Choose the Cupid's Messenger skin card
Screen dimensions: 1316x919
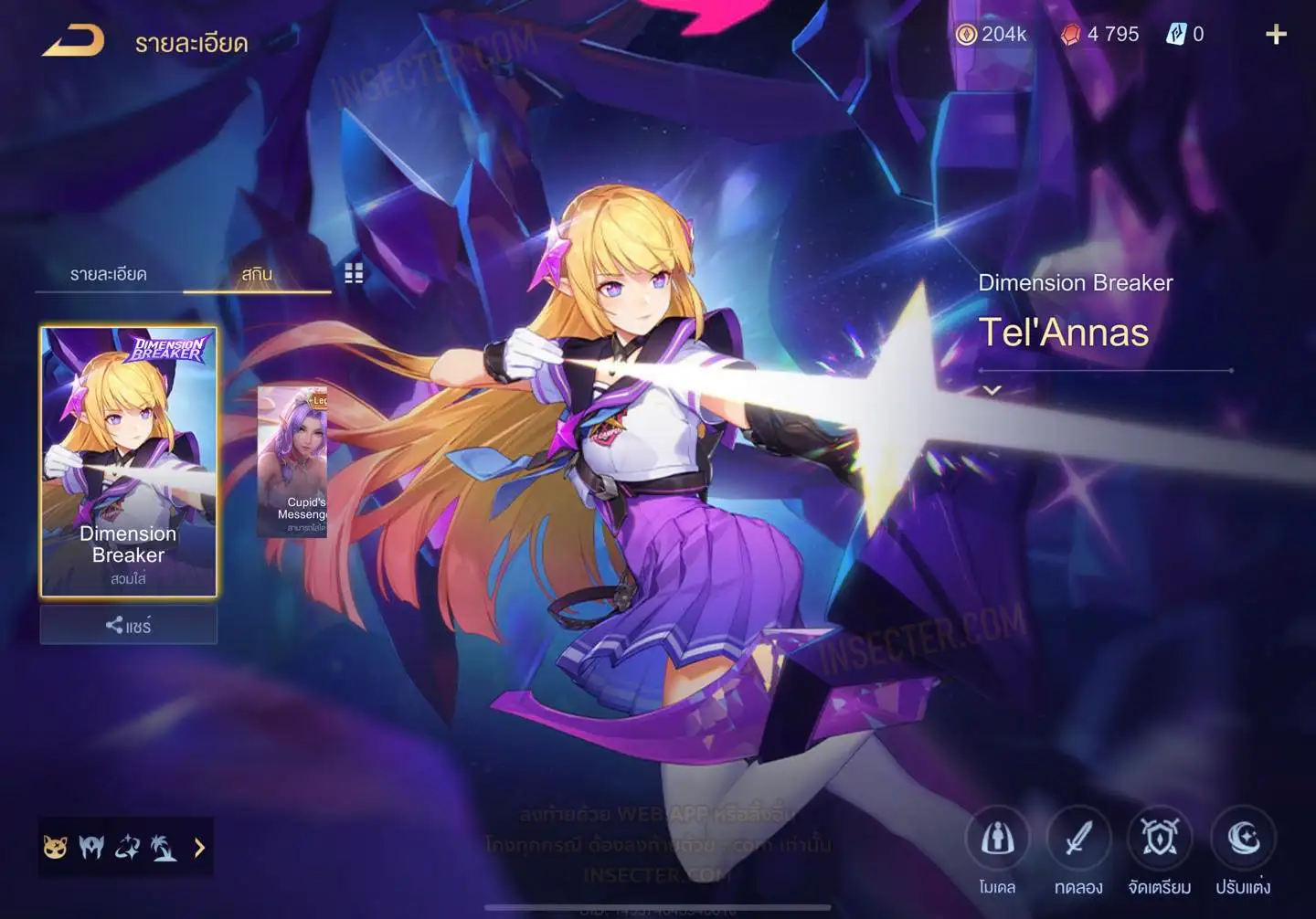[x=293, y=461]
